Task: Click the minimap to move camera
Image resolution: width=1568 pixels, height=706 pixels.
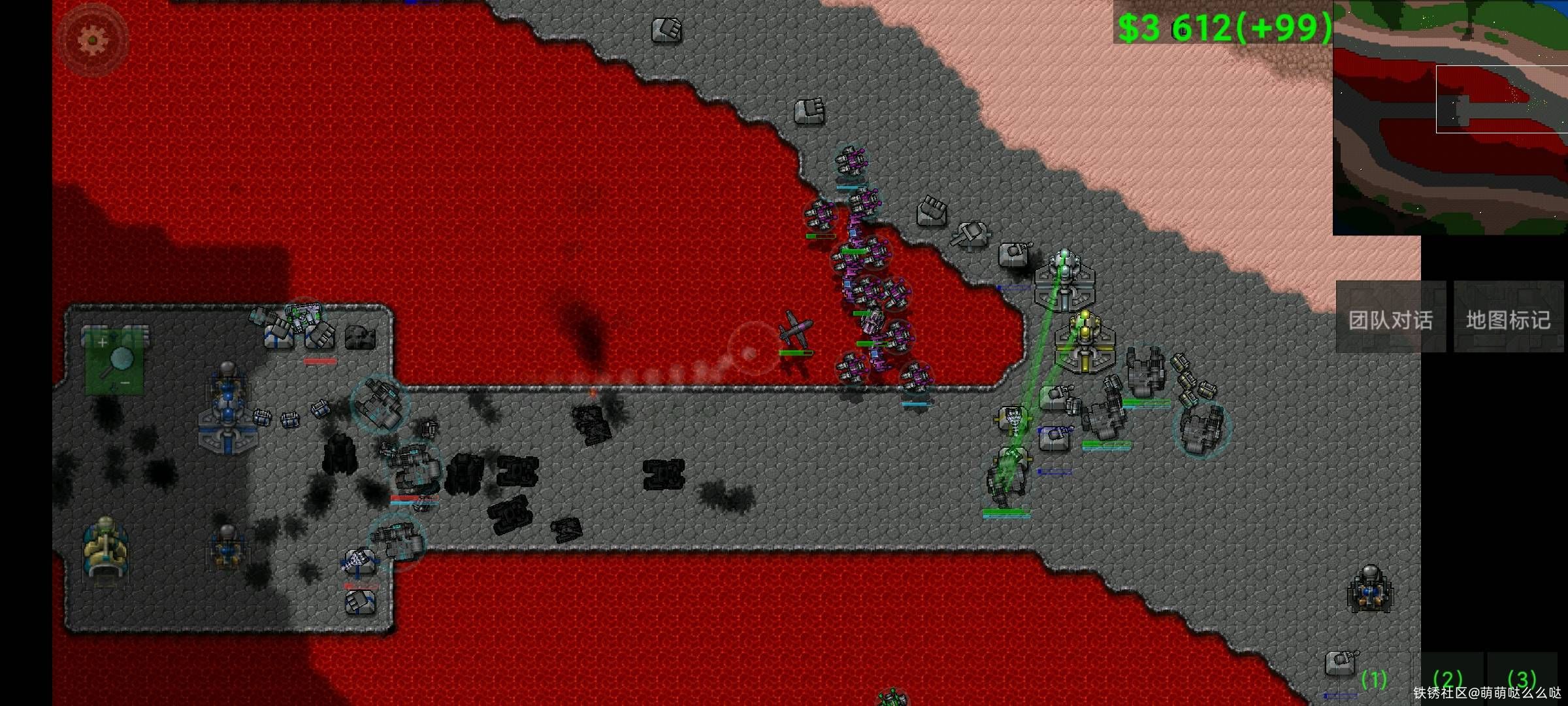Action: point(1450,118)
